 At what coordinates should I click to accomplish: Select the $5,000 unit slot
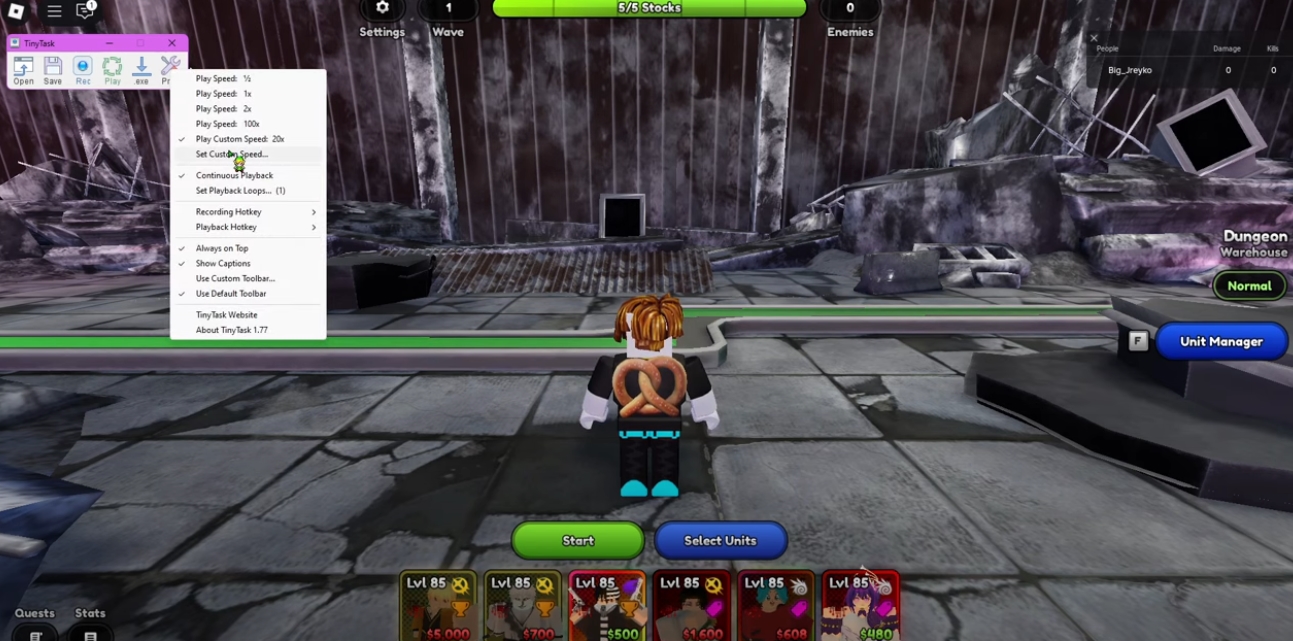point(440,607)
